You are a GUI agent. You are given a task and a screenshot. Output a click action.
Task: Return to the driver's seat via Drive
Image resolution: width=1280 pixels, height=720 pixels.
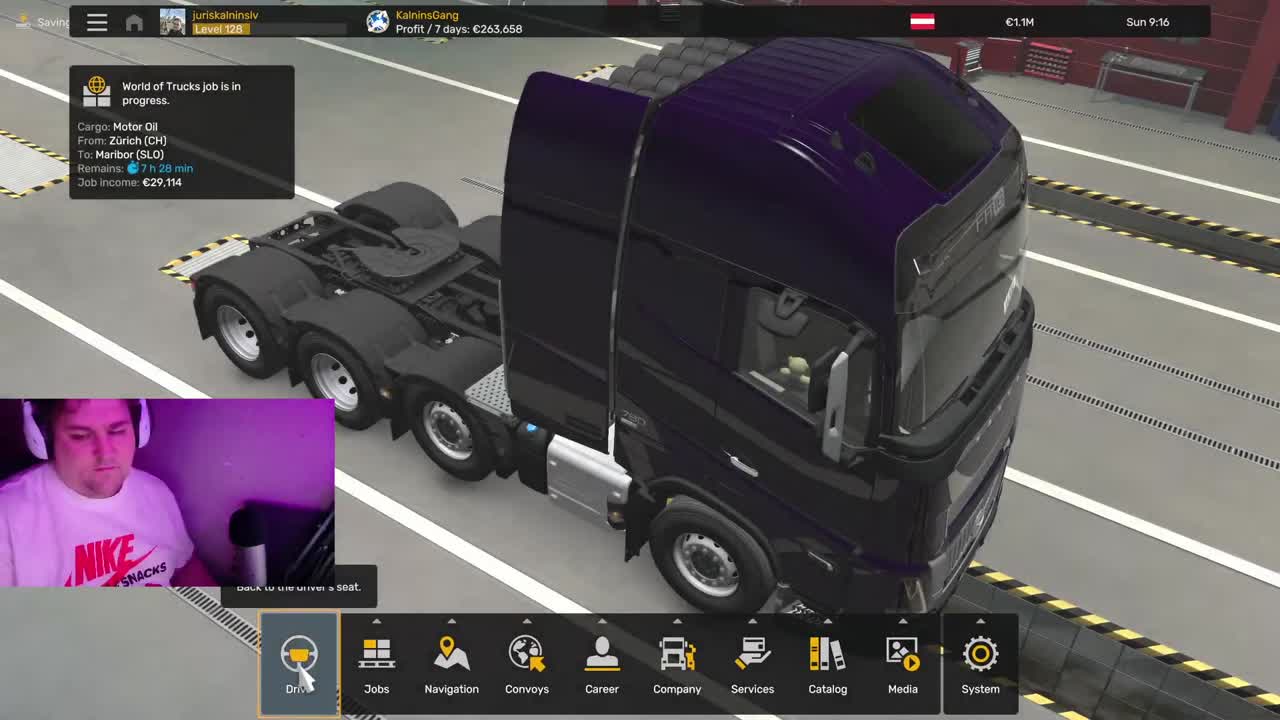(298, 664)
